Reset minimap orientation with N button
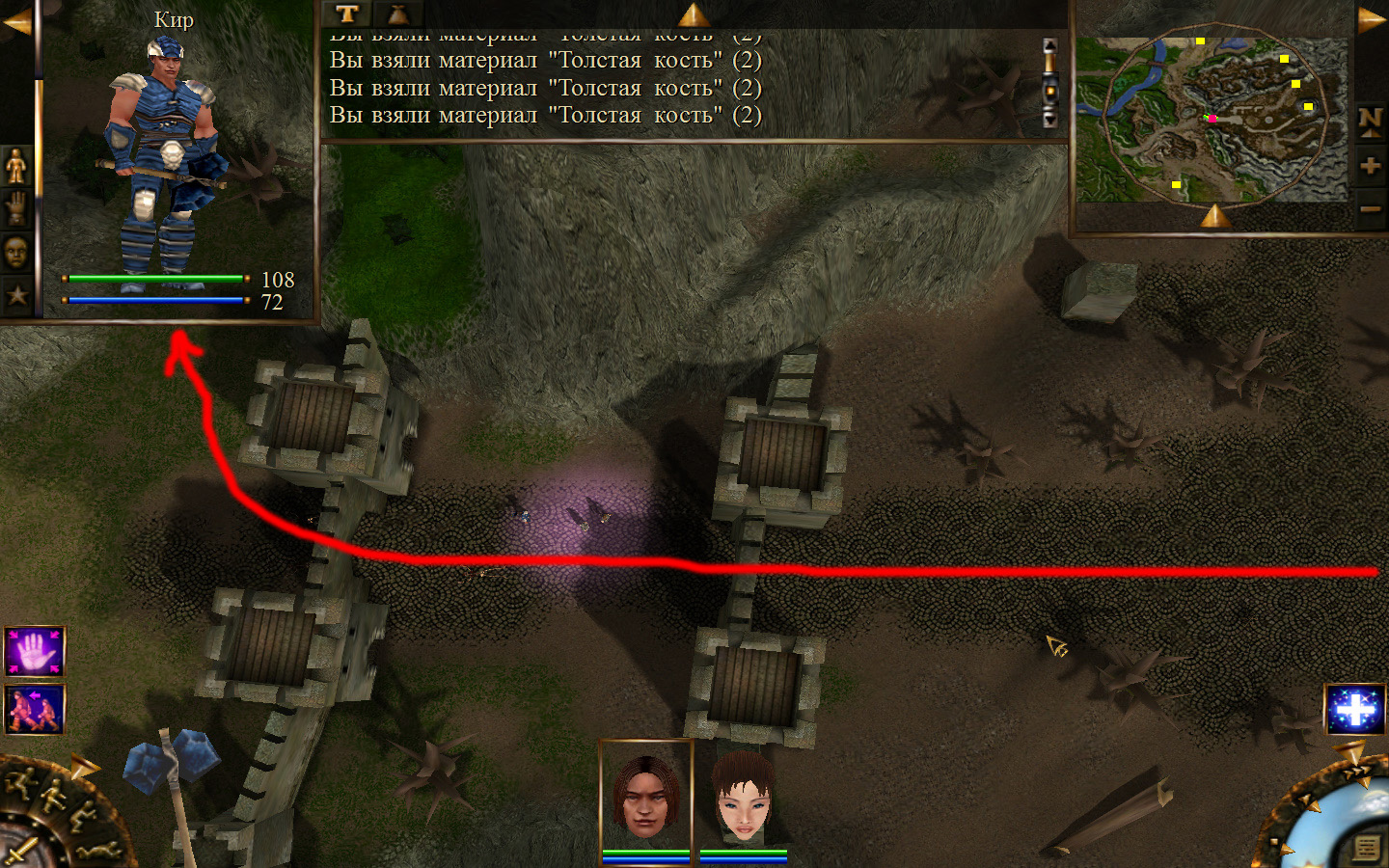 click(1370, 122)
